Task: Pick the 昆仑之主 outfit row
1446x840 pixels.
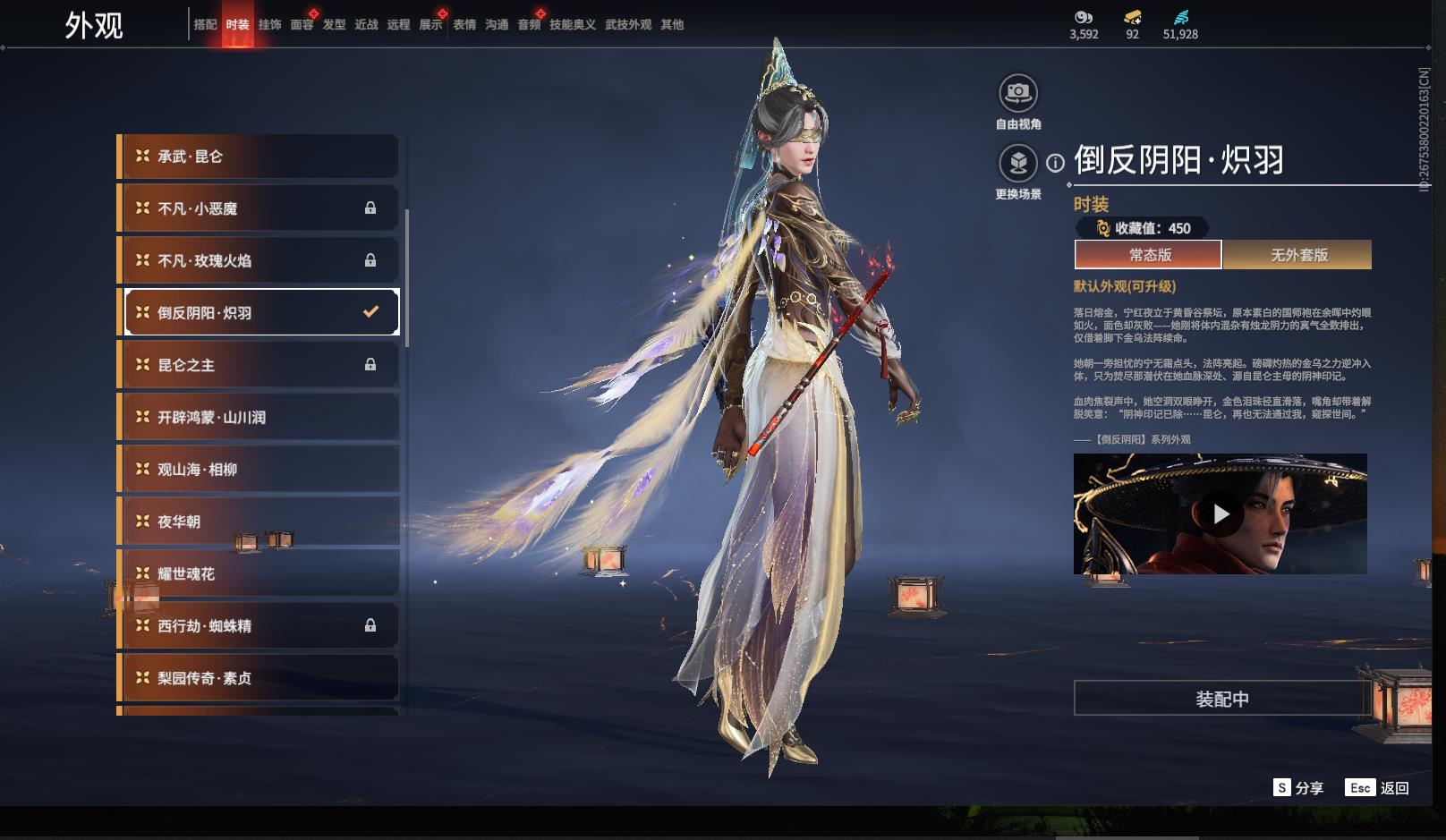Action: point(259,365)
